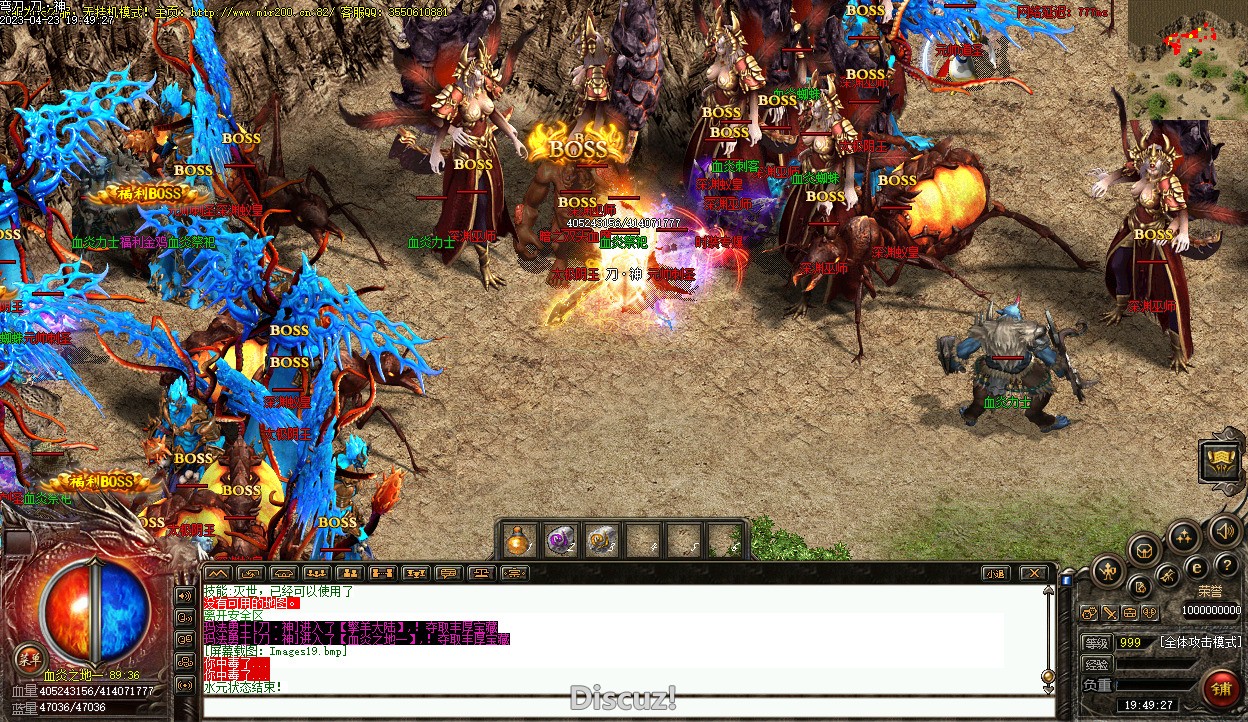Click the 小退 logout button
Screen dimensions: 1248x722
coord(993,573)
